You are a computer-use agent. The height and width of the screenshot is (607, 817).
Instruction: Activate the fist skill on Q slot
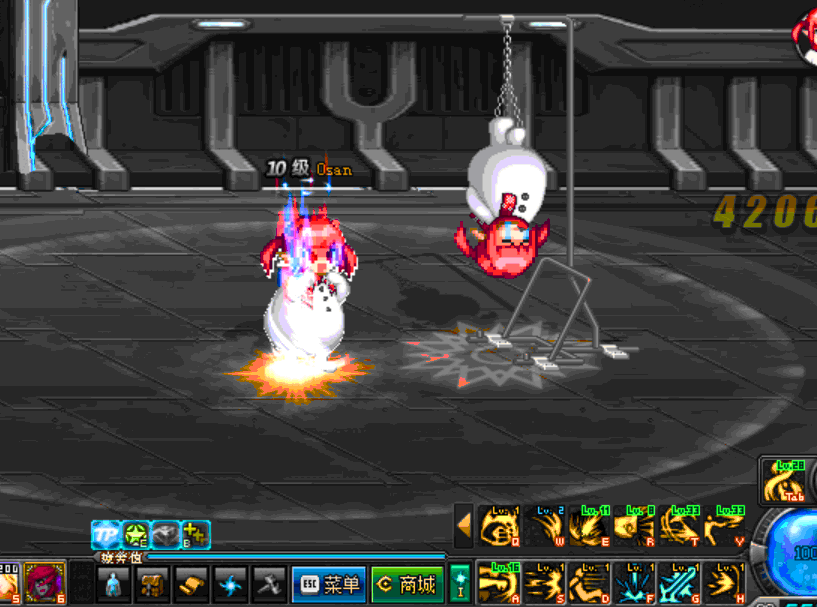(500, 526)
